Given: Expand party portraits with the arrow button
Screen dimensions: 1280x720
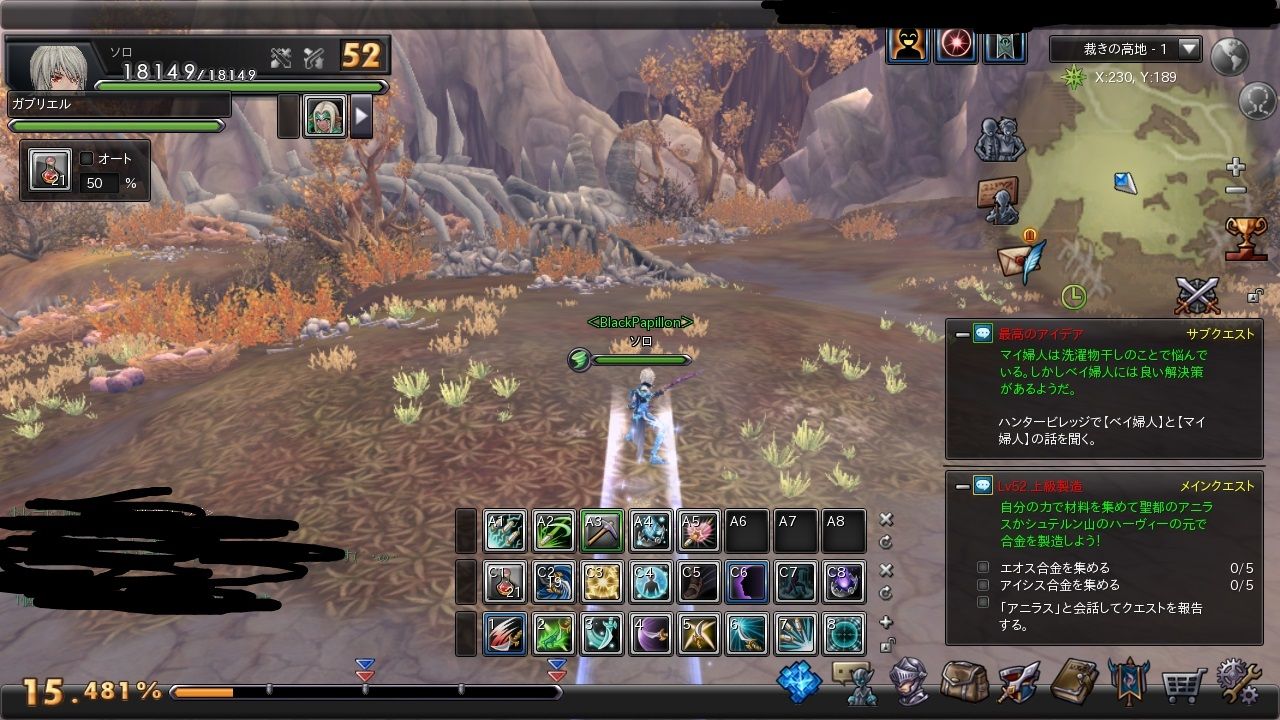Looking at the screenshot, I should pos(361,117).
